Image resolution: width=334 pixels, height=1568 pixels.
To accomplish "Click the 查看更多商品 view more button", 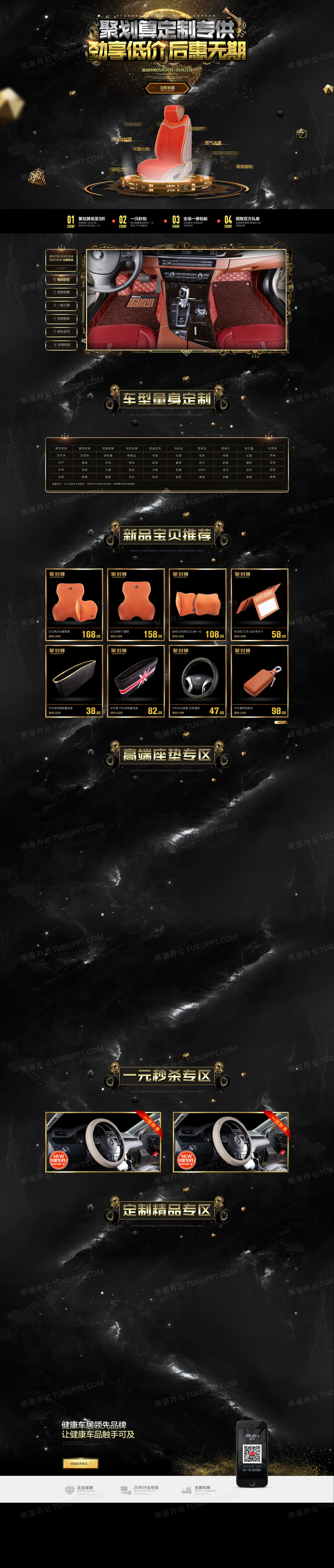I will [79, 1463].
